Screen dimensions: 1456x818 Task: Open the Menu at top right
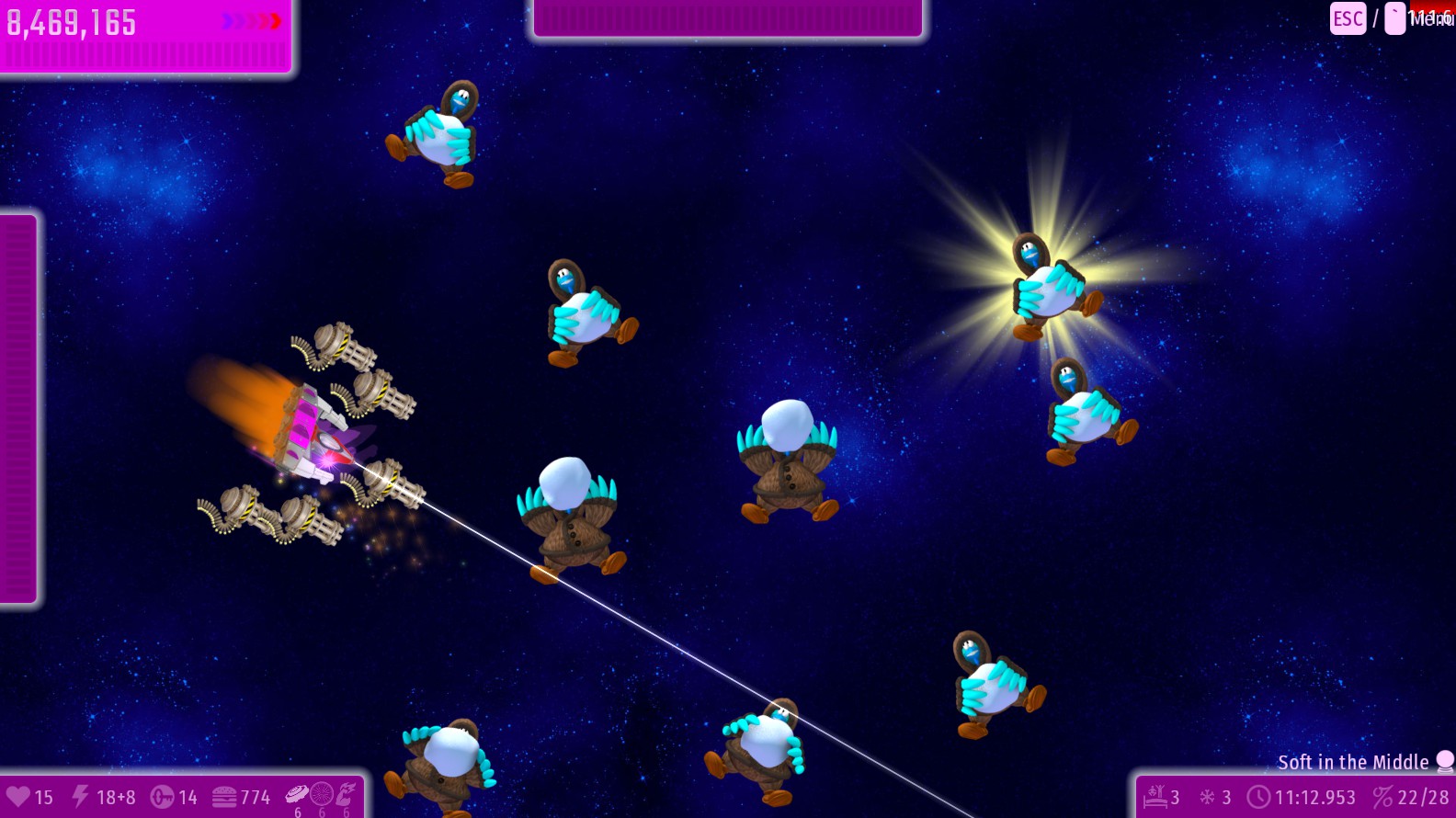1429,18
